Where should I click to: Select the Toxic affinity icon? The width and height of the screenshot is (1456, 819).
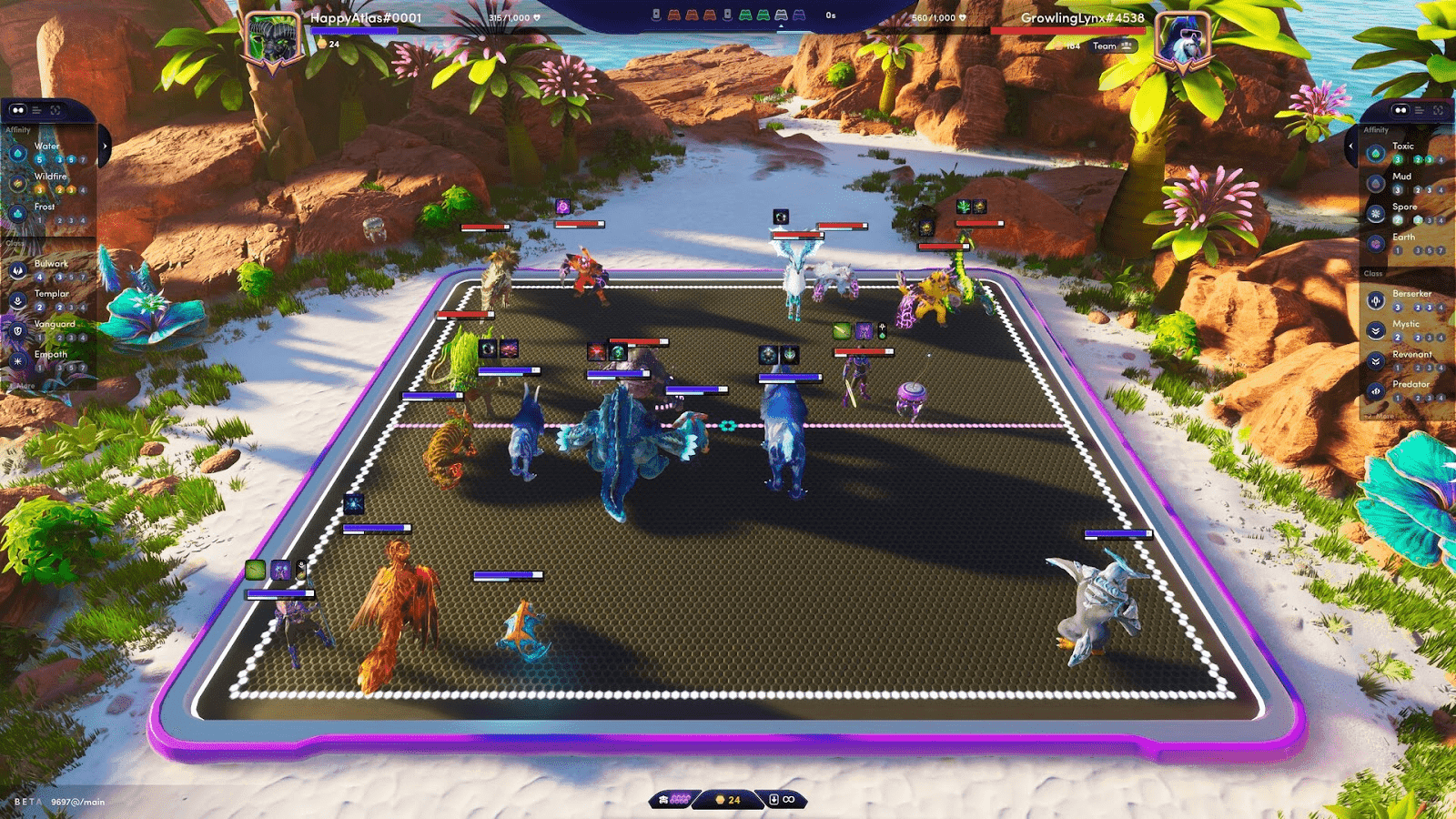1375,154
